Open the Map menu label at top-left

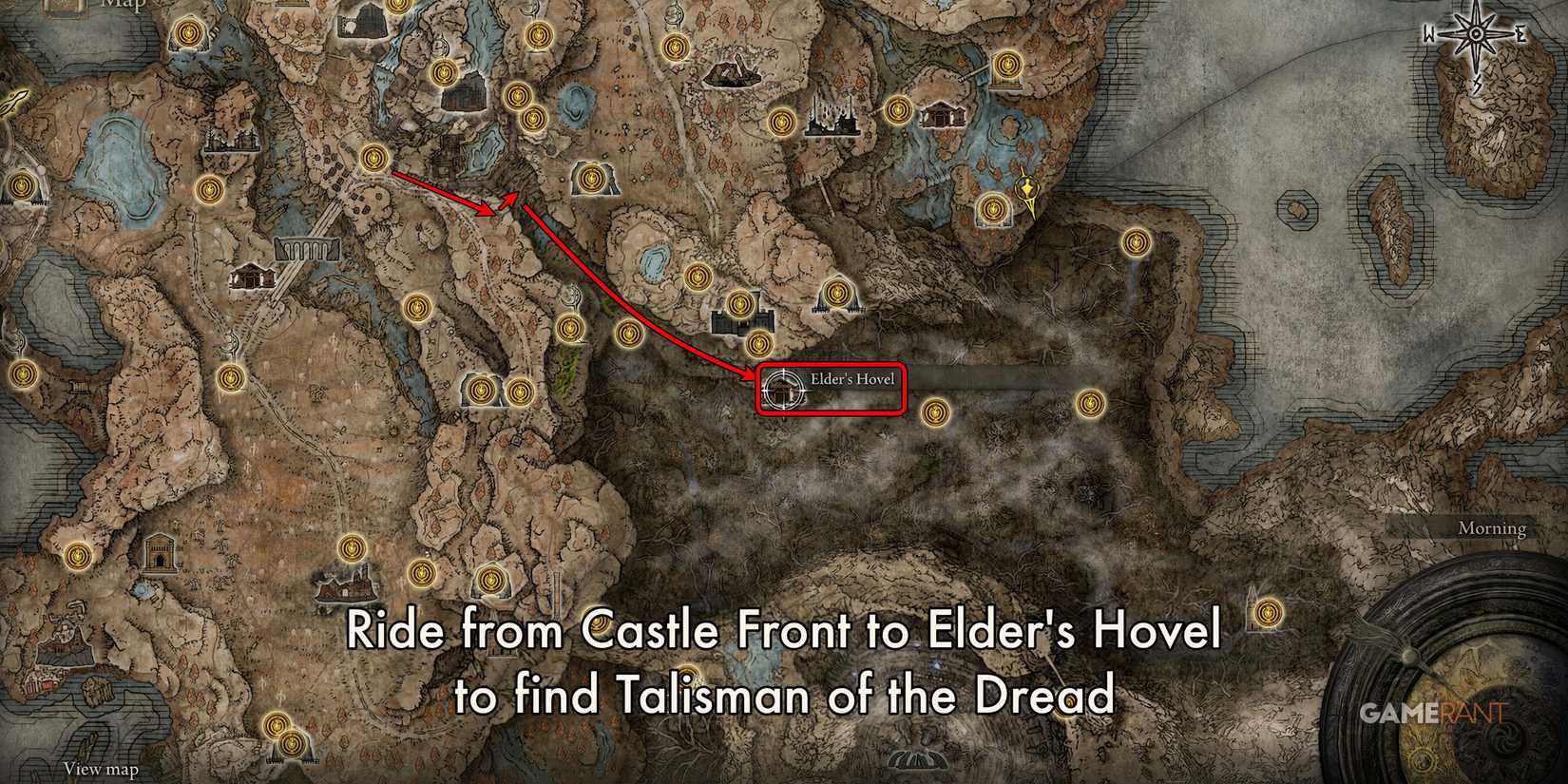122,6
